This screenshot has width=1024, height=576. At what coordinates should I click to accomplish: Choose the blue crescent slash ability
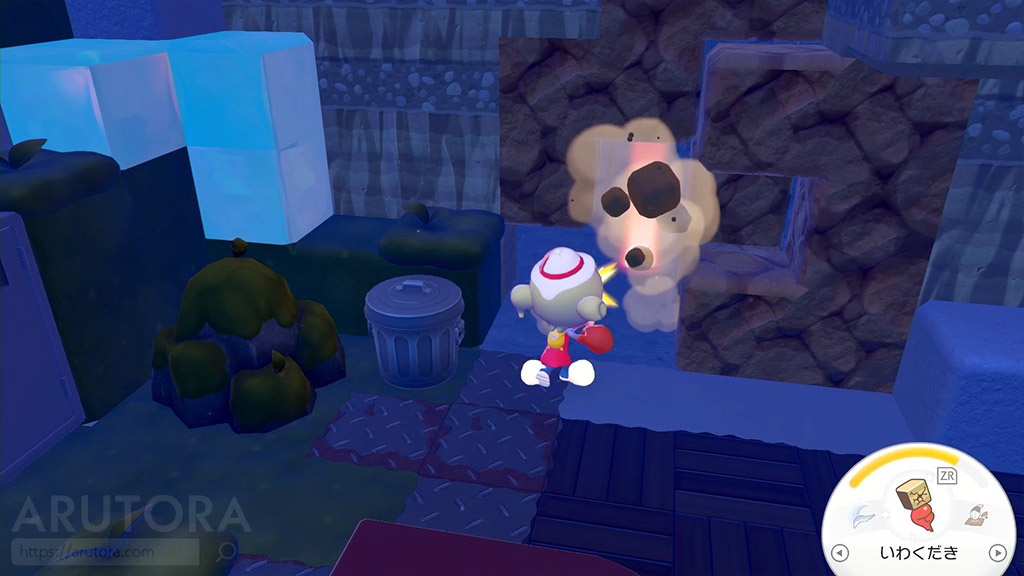[862, 516]
